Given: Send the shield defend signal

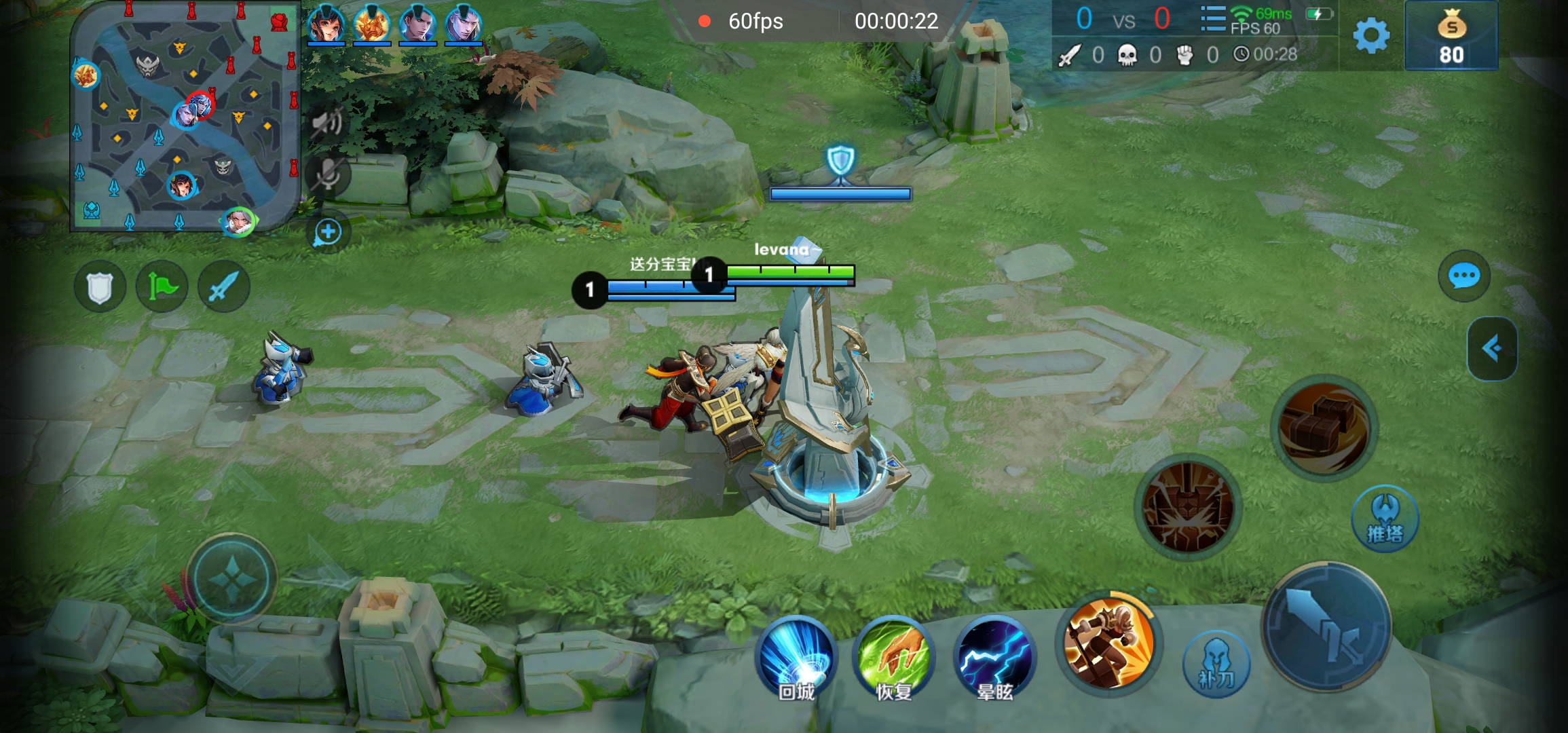Looking at the screenshot, I should (x=100, y=287).
